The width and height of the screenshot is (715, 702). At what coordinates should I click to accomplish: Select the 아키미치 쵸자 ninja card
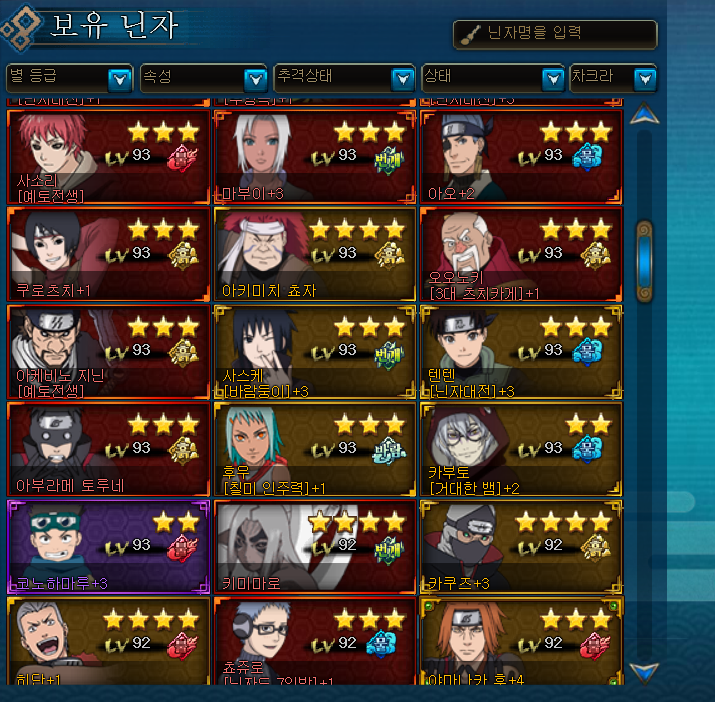tap(314, 254)
